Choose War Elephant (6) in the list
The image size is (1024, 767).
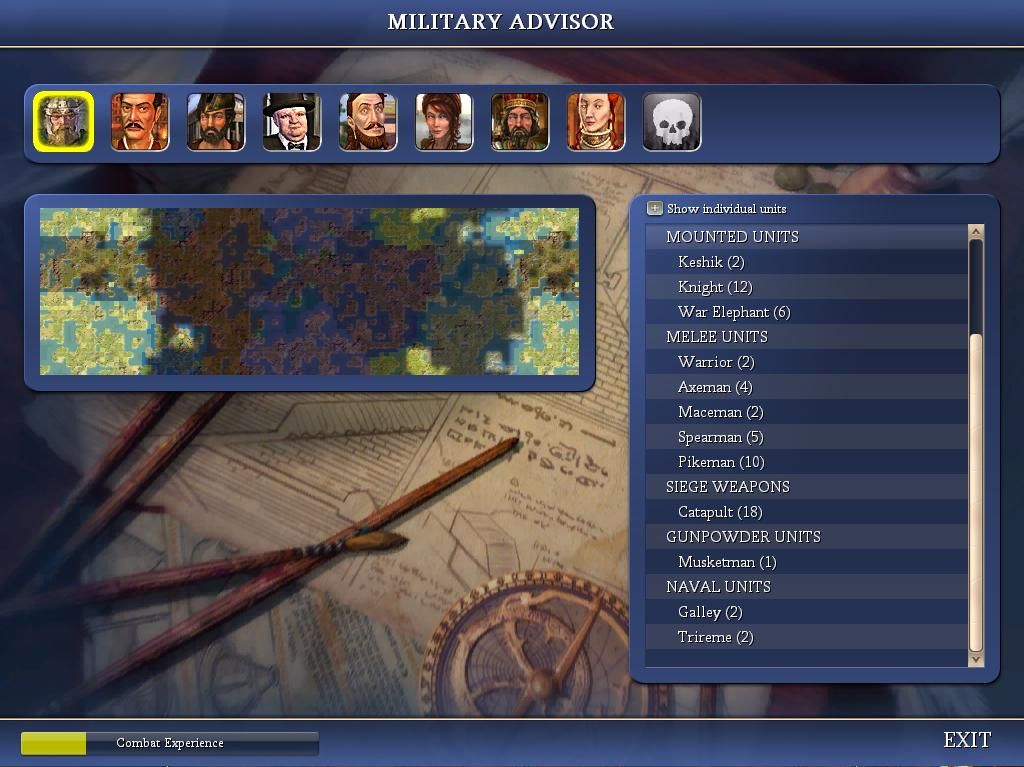pyautogui.click(x=734, y=312)
